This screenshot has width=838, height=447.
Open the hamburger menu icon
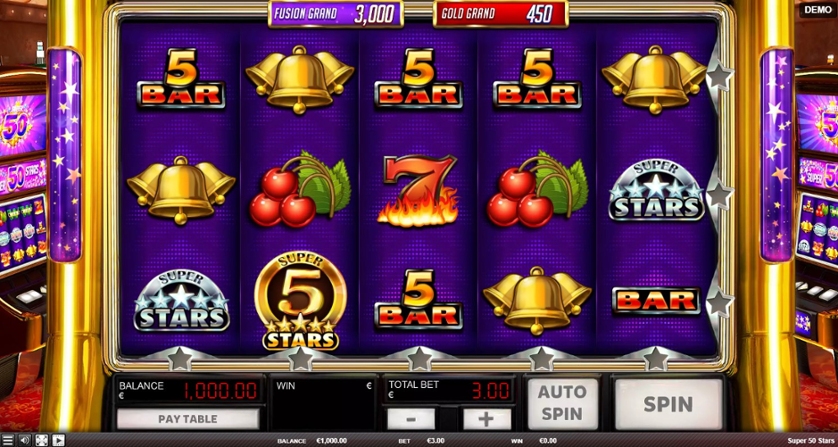click(x=8, y=440)
